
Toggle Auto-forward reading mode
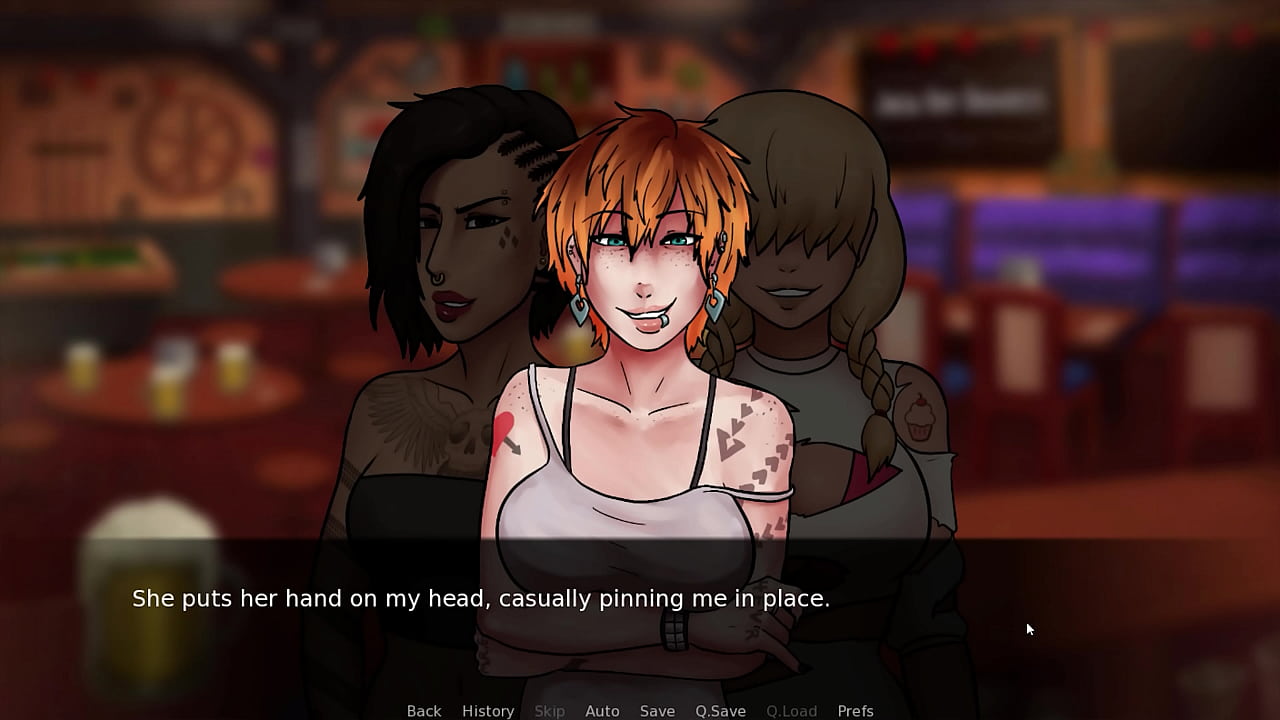coord(603,710)
